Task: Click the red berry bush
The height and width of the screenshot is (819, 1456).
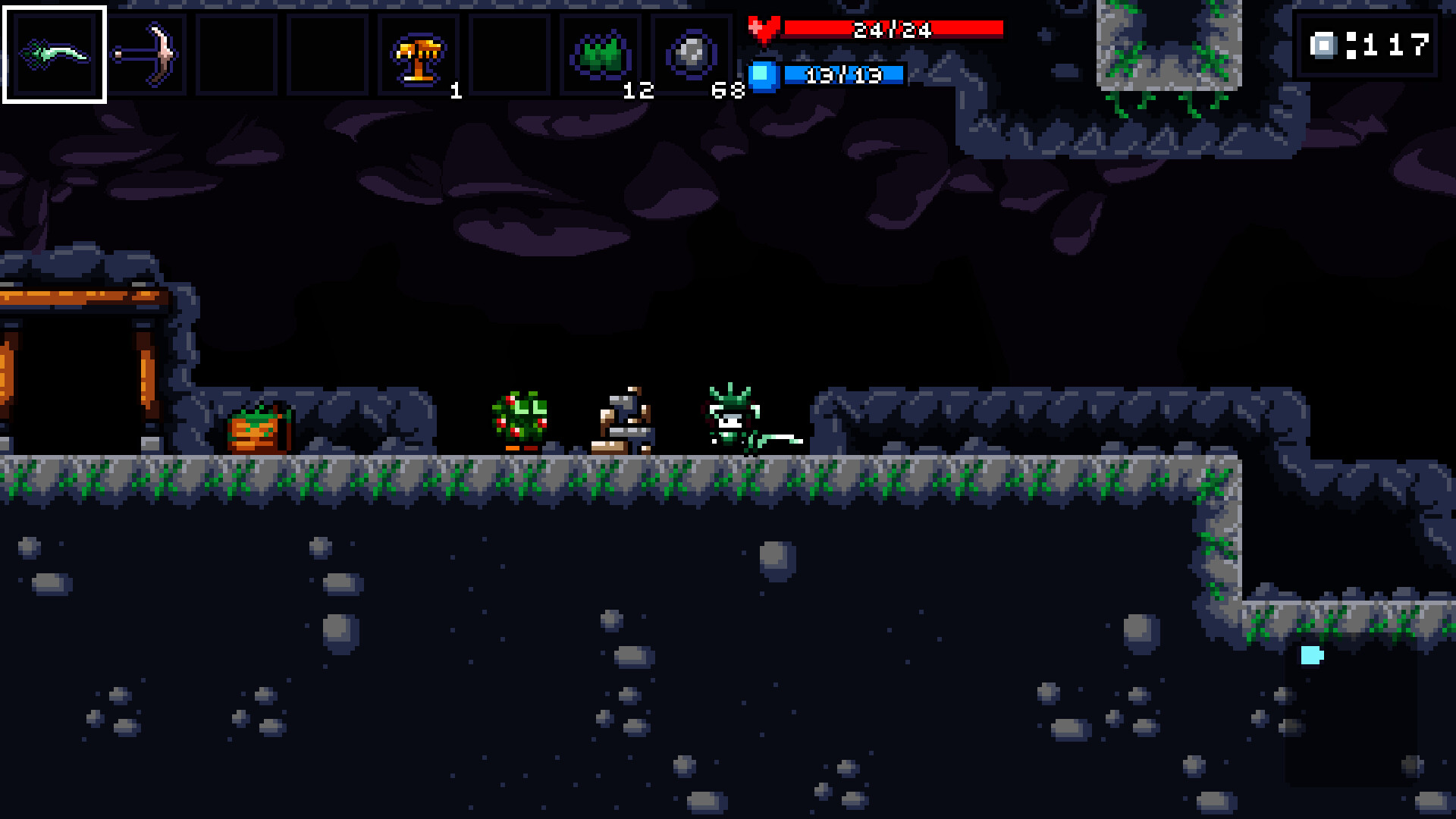Action: [x=521, y=413]
